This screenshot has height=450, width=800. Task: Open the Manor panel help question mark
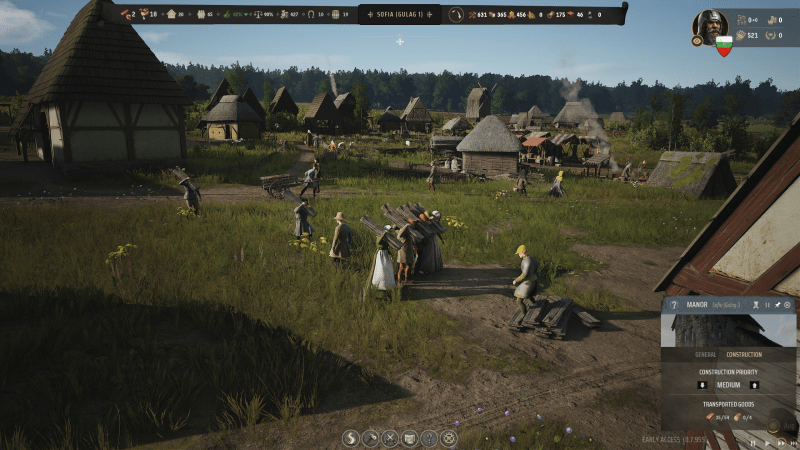point(674,304)
